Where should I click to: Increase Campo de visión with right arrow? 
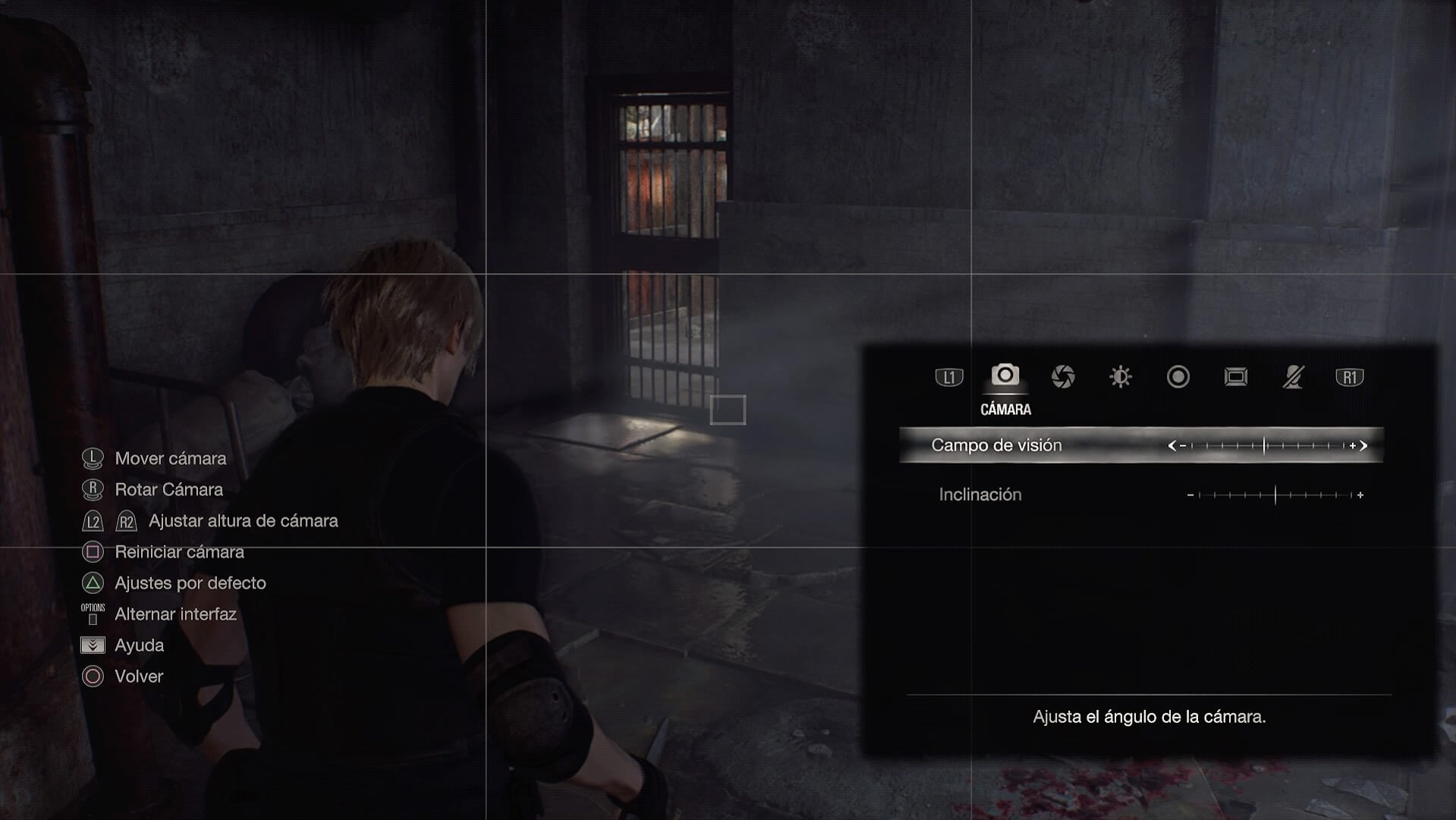tap(1363, 445)
